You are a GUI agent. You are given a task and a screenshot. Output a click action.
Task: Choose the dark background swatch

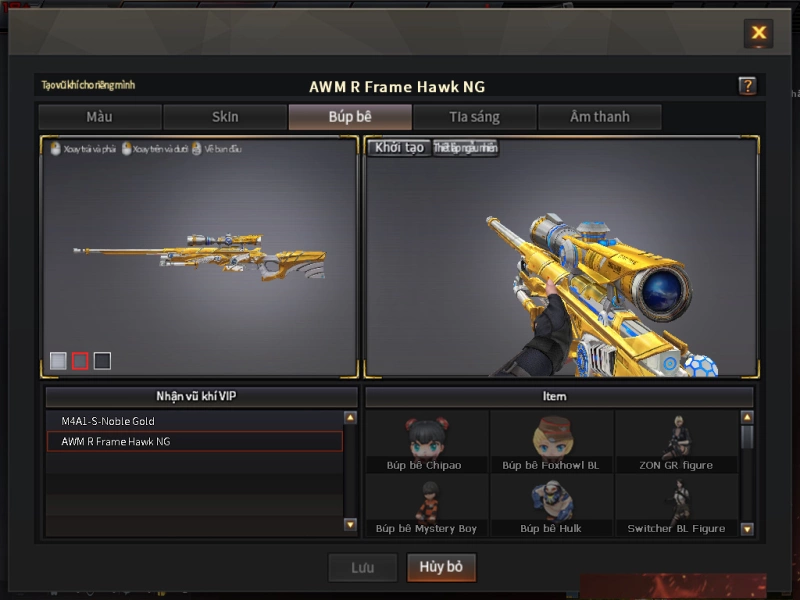[102, 361]
